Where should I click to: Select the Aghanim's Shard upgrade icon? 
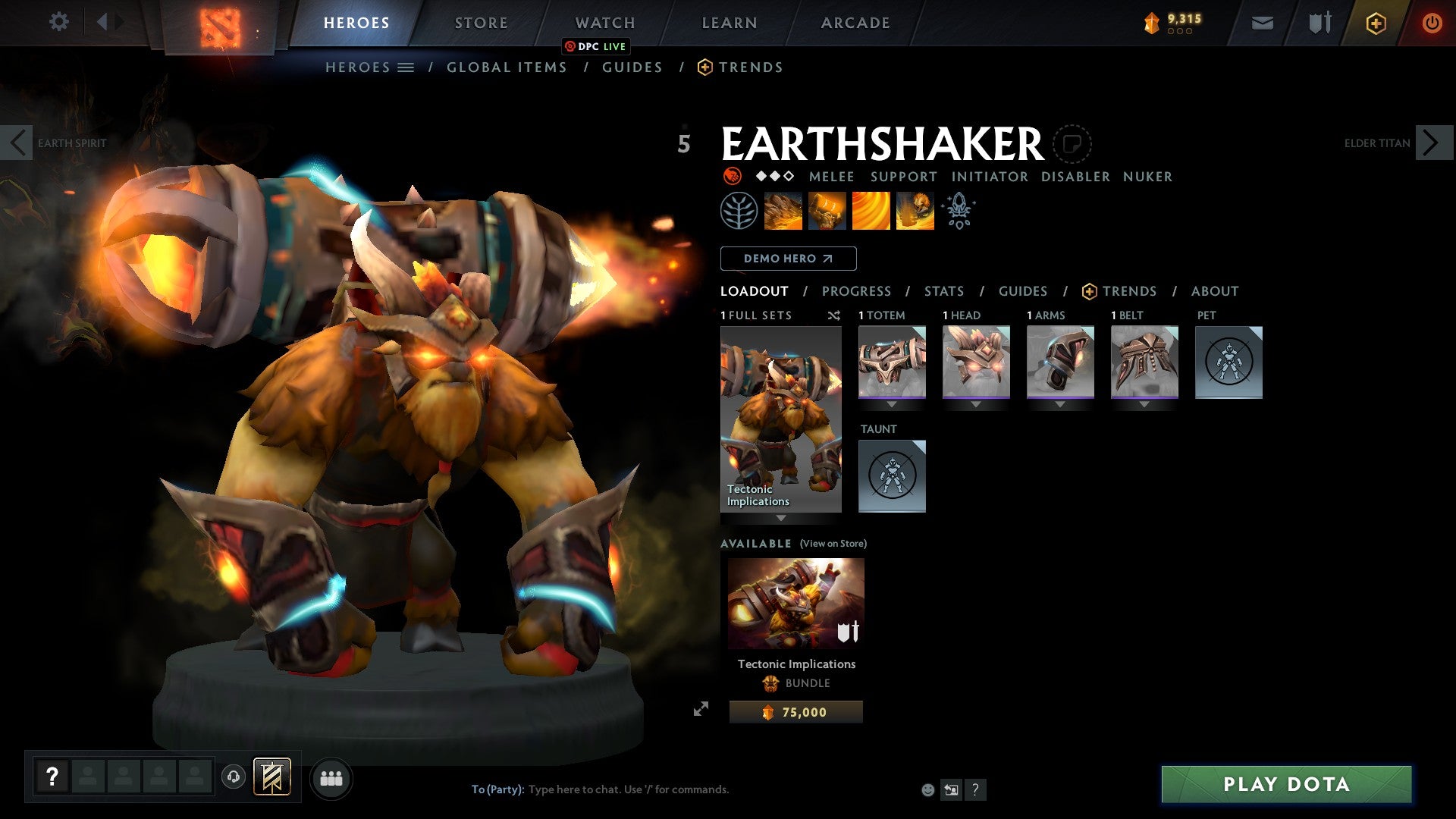[x=959, y=211]
